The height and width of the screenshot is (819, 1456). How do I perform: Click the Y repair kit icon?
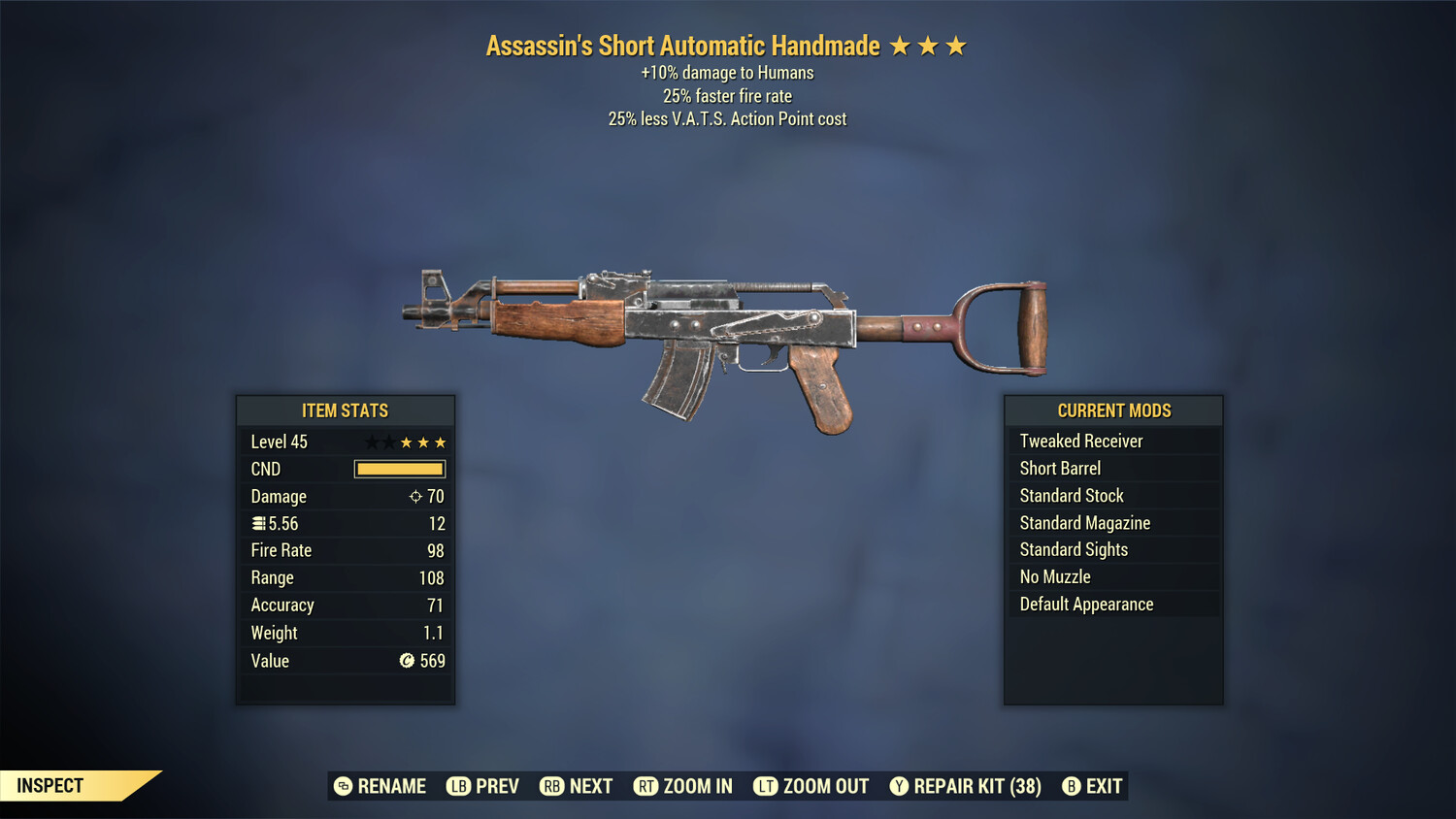tap(898, 786)
